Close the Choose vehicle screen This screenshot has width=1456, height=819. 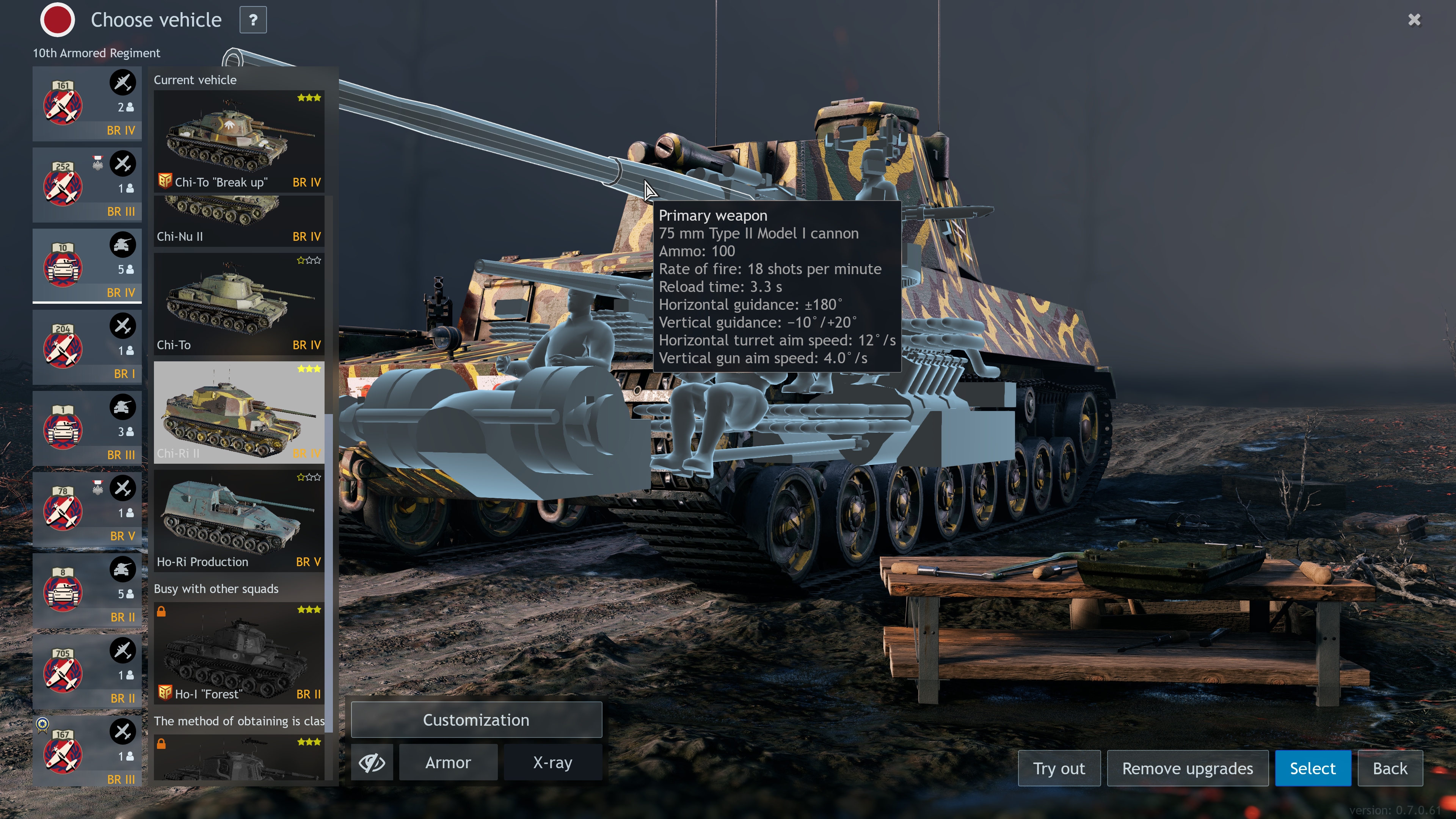1414,20
